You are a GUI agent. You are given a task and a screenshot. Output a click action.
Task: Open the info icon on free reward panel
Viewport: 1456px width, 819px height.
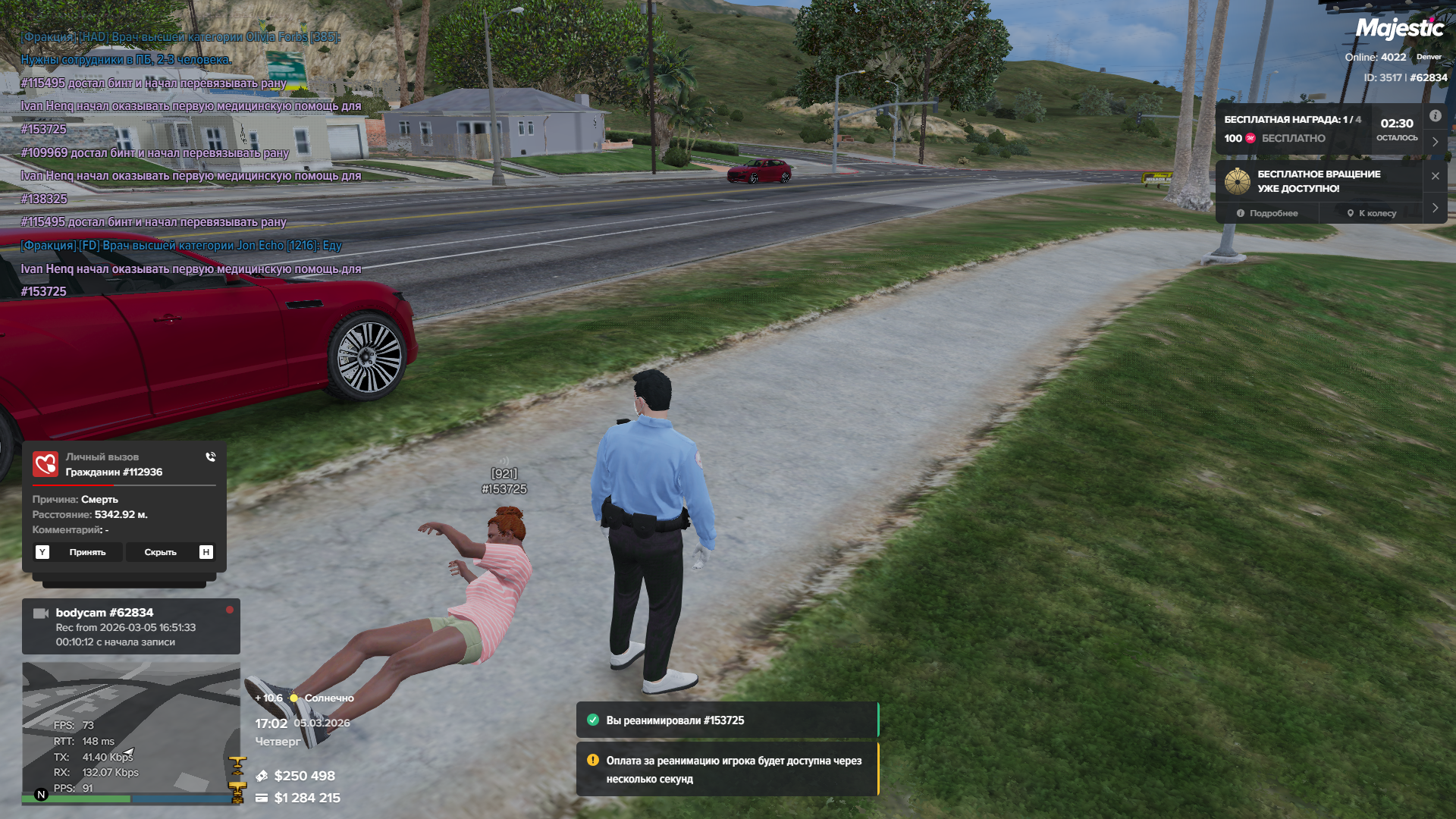[1435, 116]
